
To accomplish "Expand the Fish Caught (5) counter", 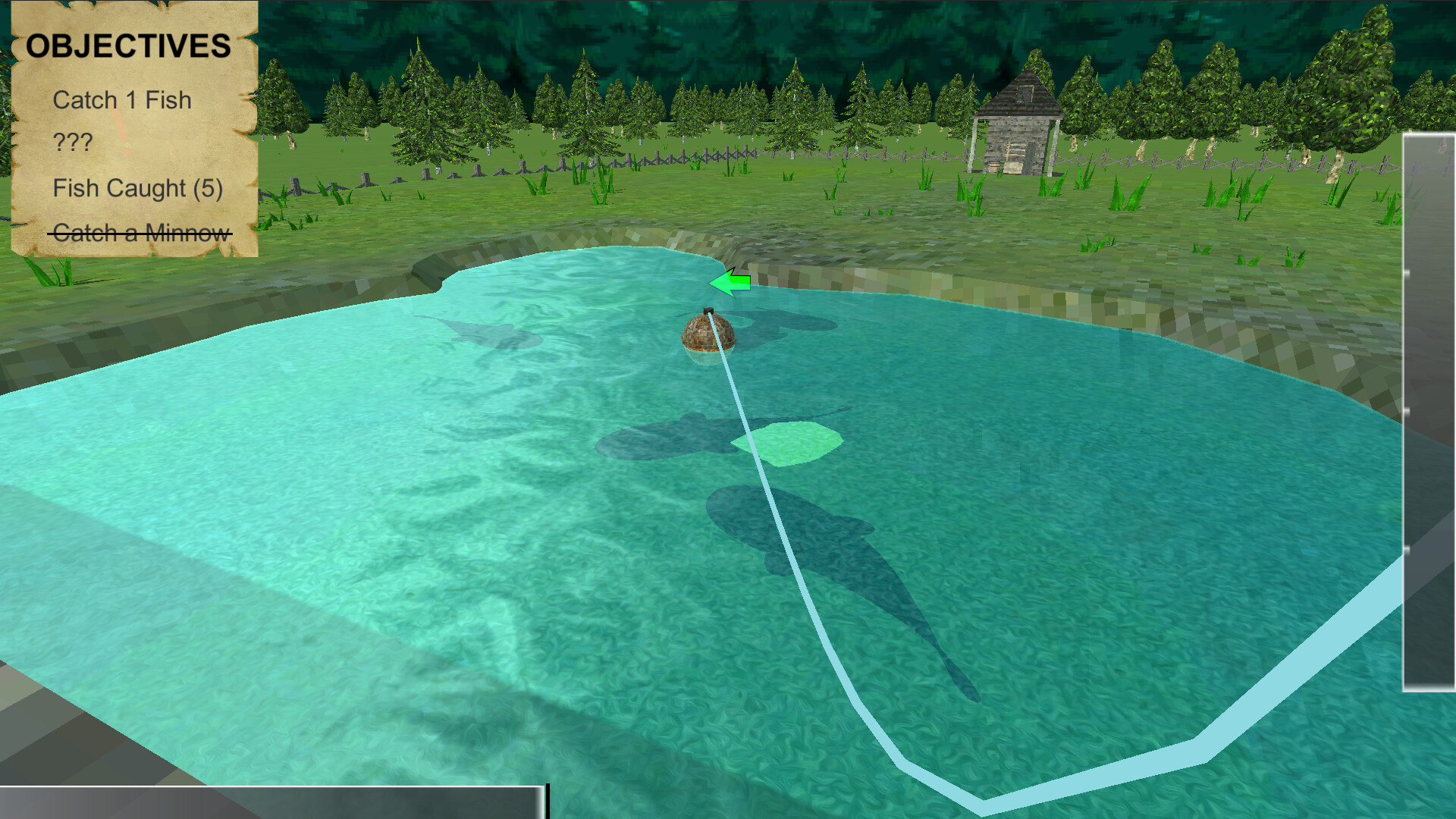I will tap(138, 188).
